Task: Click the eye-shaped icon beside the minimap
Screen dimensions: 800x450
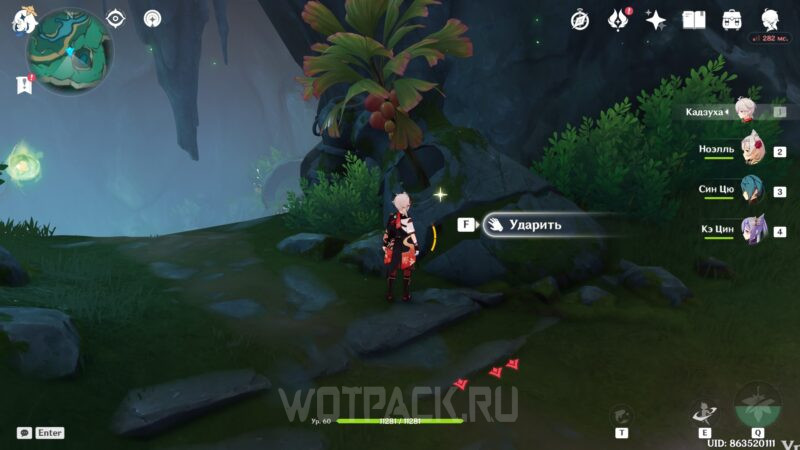Action: [116, 18]
